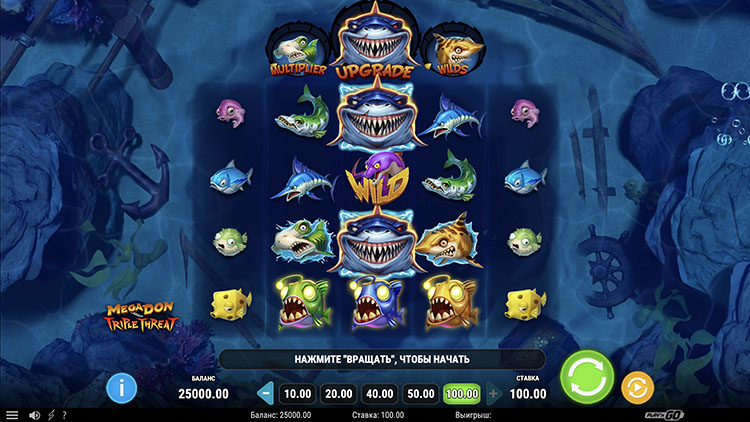Open the blue info paytable button
Screen dimensions: 750x422
122,386
